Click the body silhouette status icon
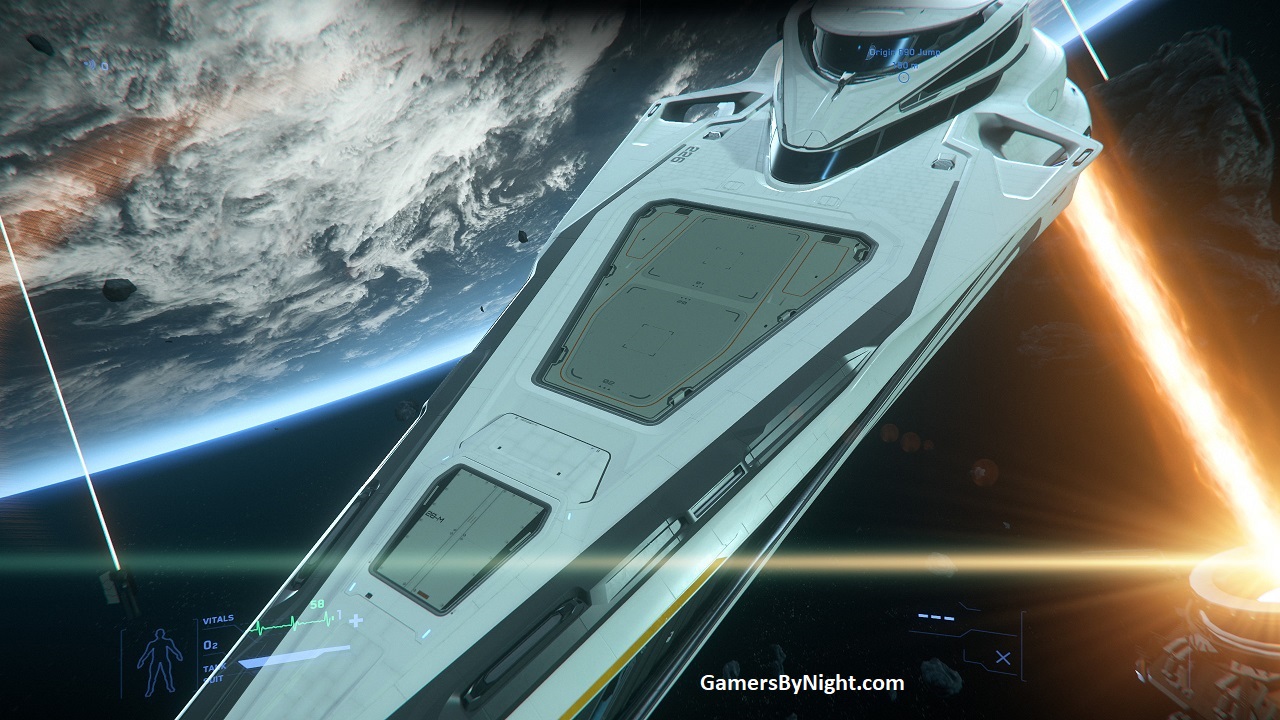Screen dimensions: 1280x720 [160, 660]
